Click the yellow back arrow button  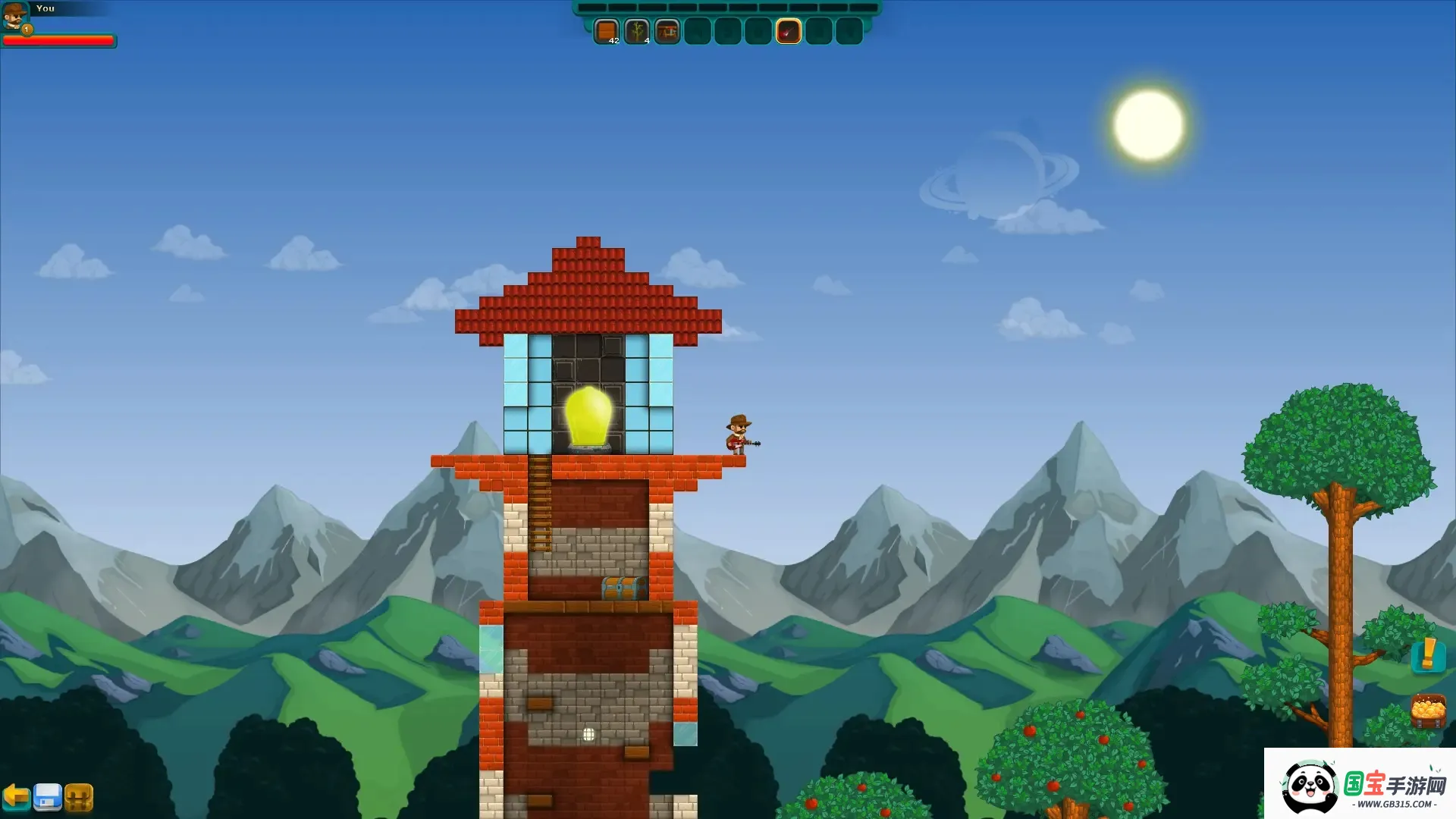pyautogui.click(x=16, y=797)
